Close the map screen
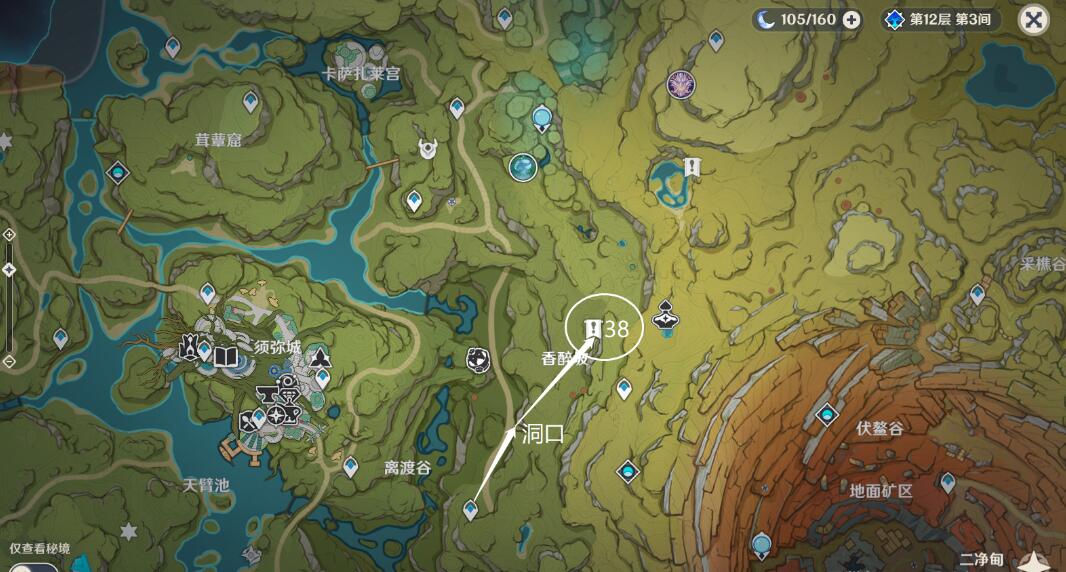This screenshot has height=572, width=1066. click(x=1033, y=20)
